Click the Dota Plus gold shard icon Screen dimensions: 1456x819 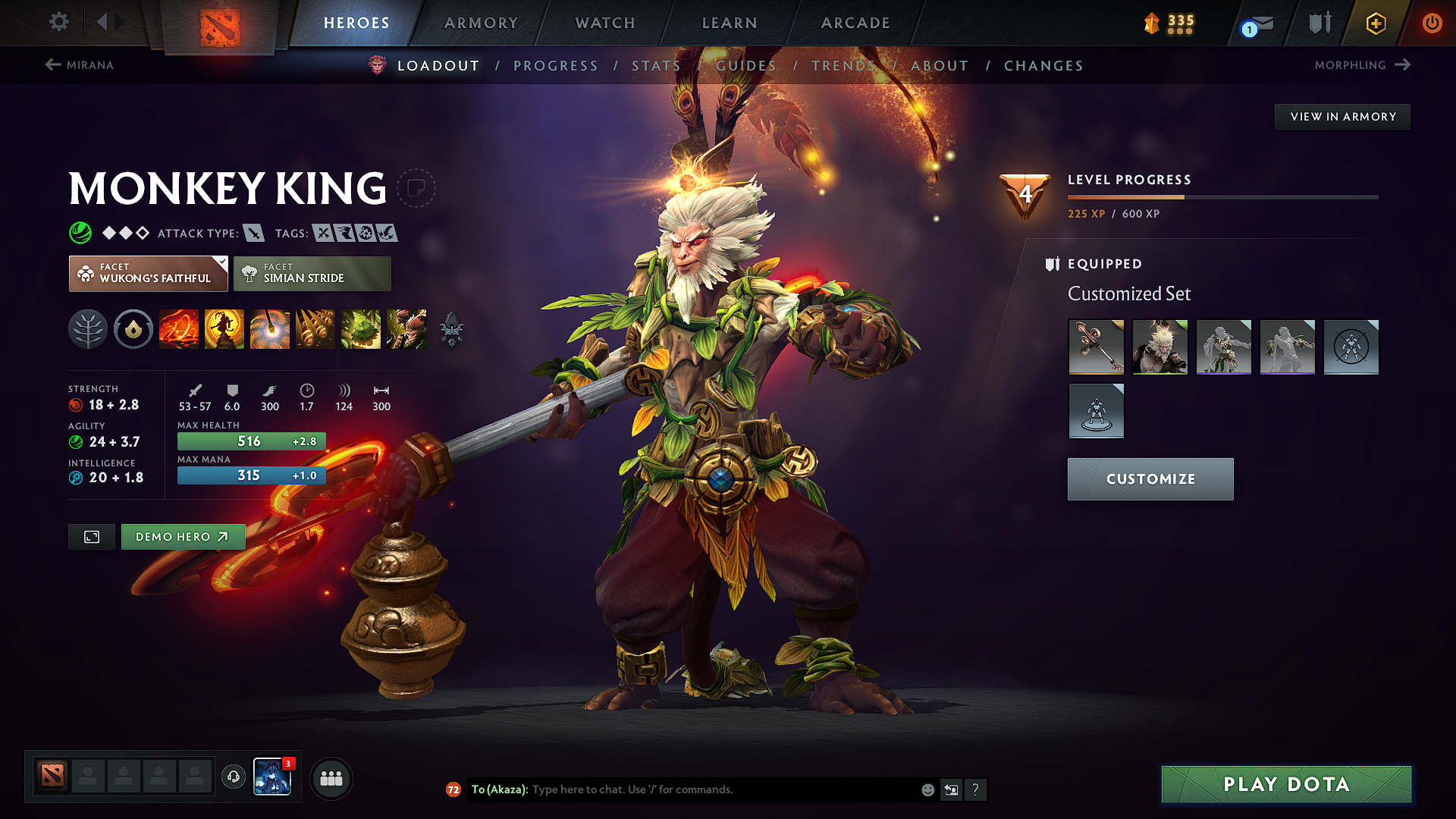click(x=1153, y=23)
